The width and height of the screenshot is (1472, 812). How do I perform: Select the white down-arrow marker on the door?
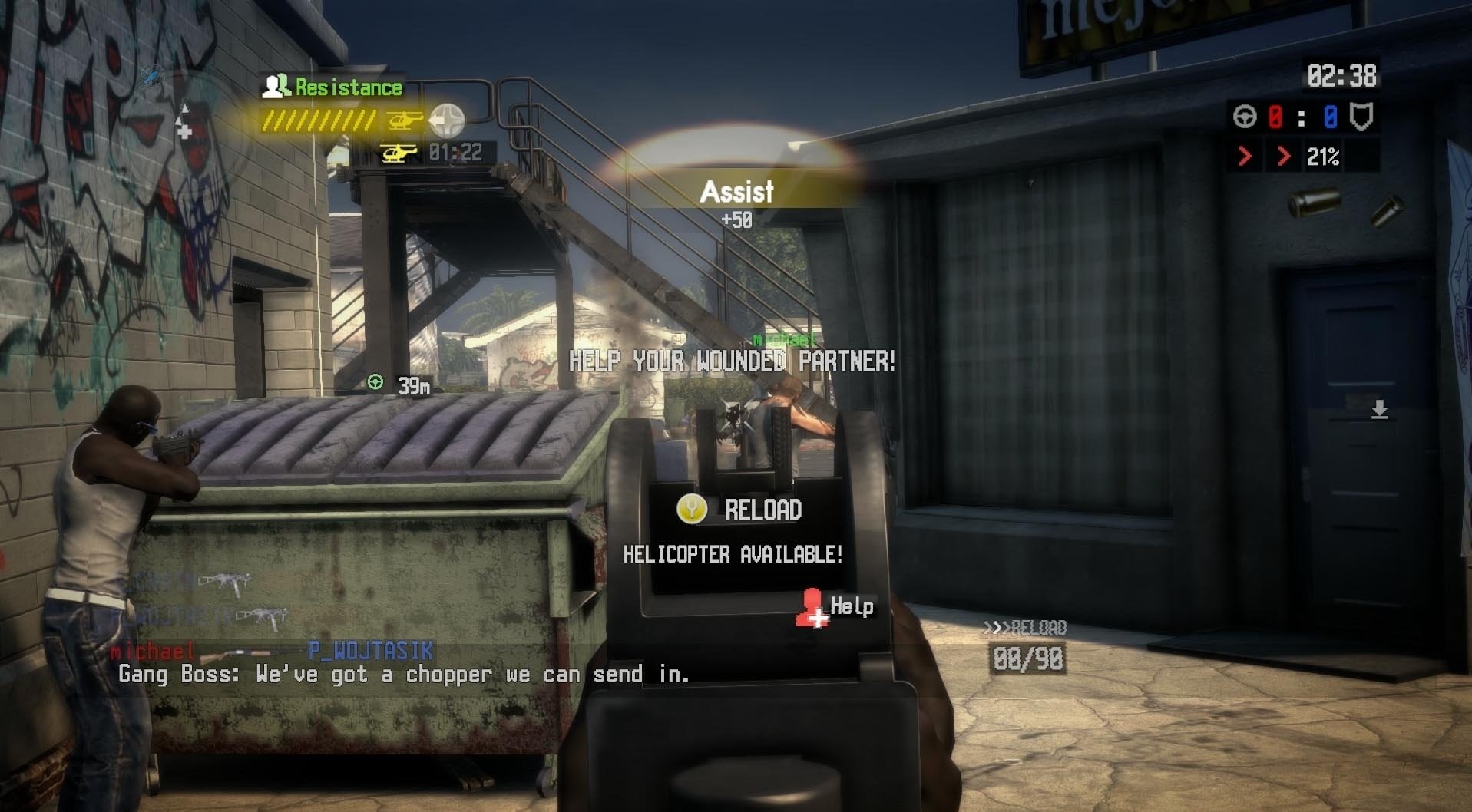click(1379, 409)
